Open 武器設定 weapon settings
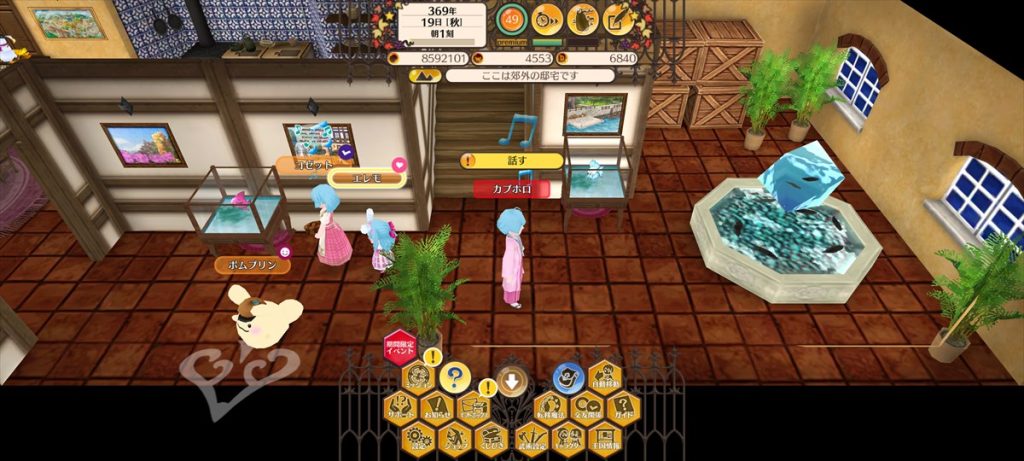This screenshot has width=1024, height=461. 531,437
